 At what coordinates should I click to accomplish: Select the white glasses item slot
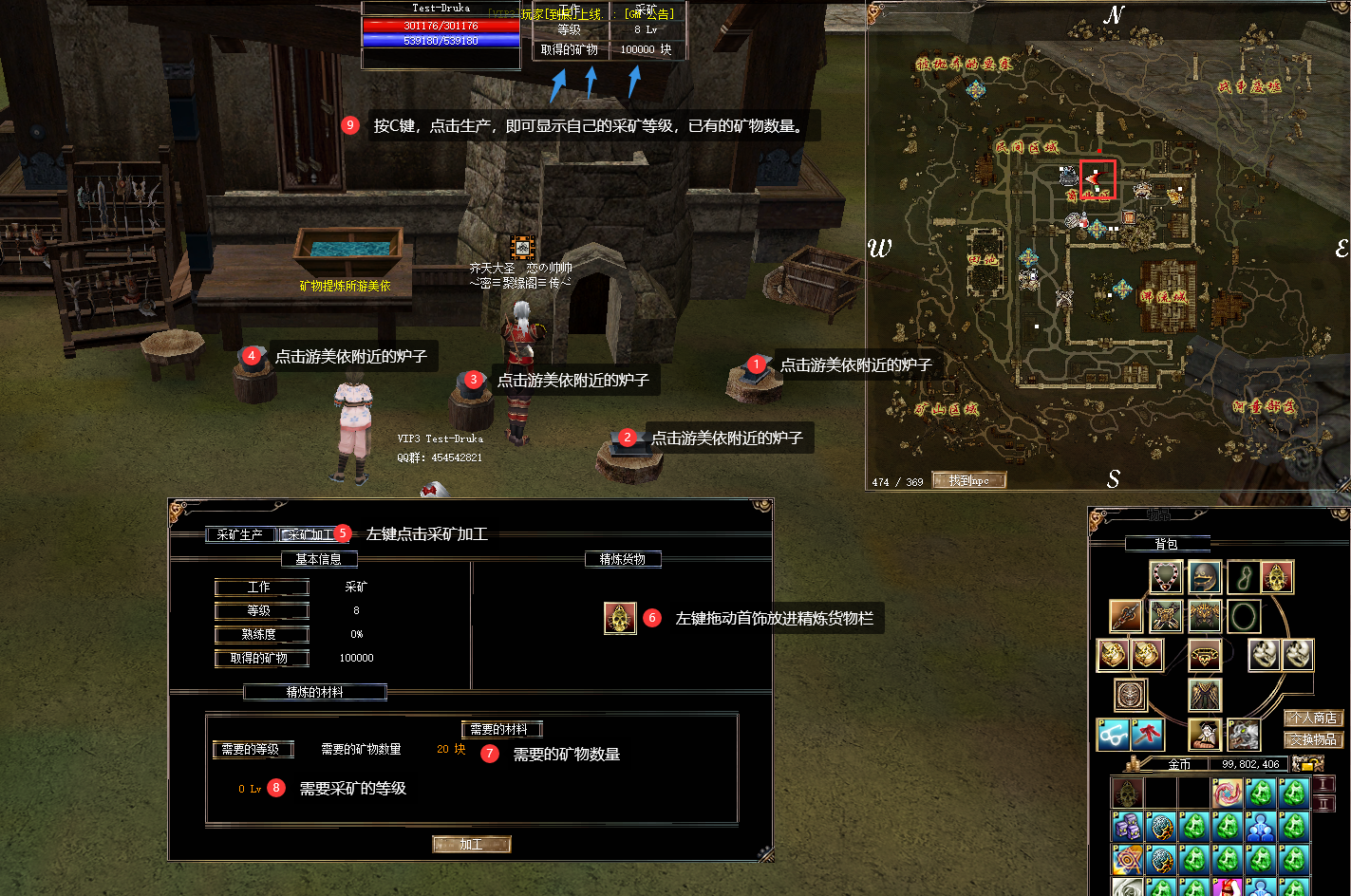(x=1113, y=734)
